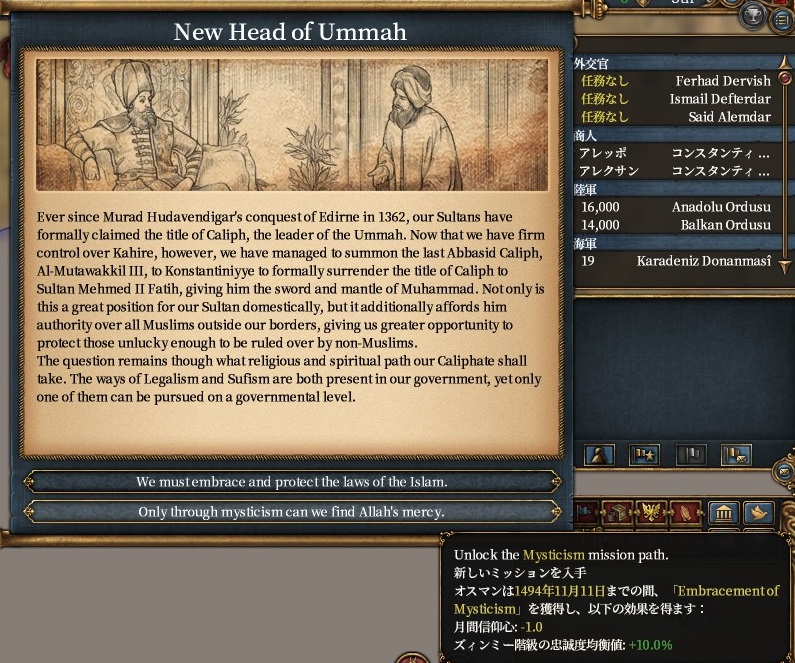Choose to embrace the laws of Islam
This screenshot has width=795, height=663.
291,482
